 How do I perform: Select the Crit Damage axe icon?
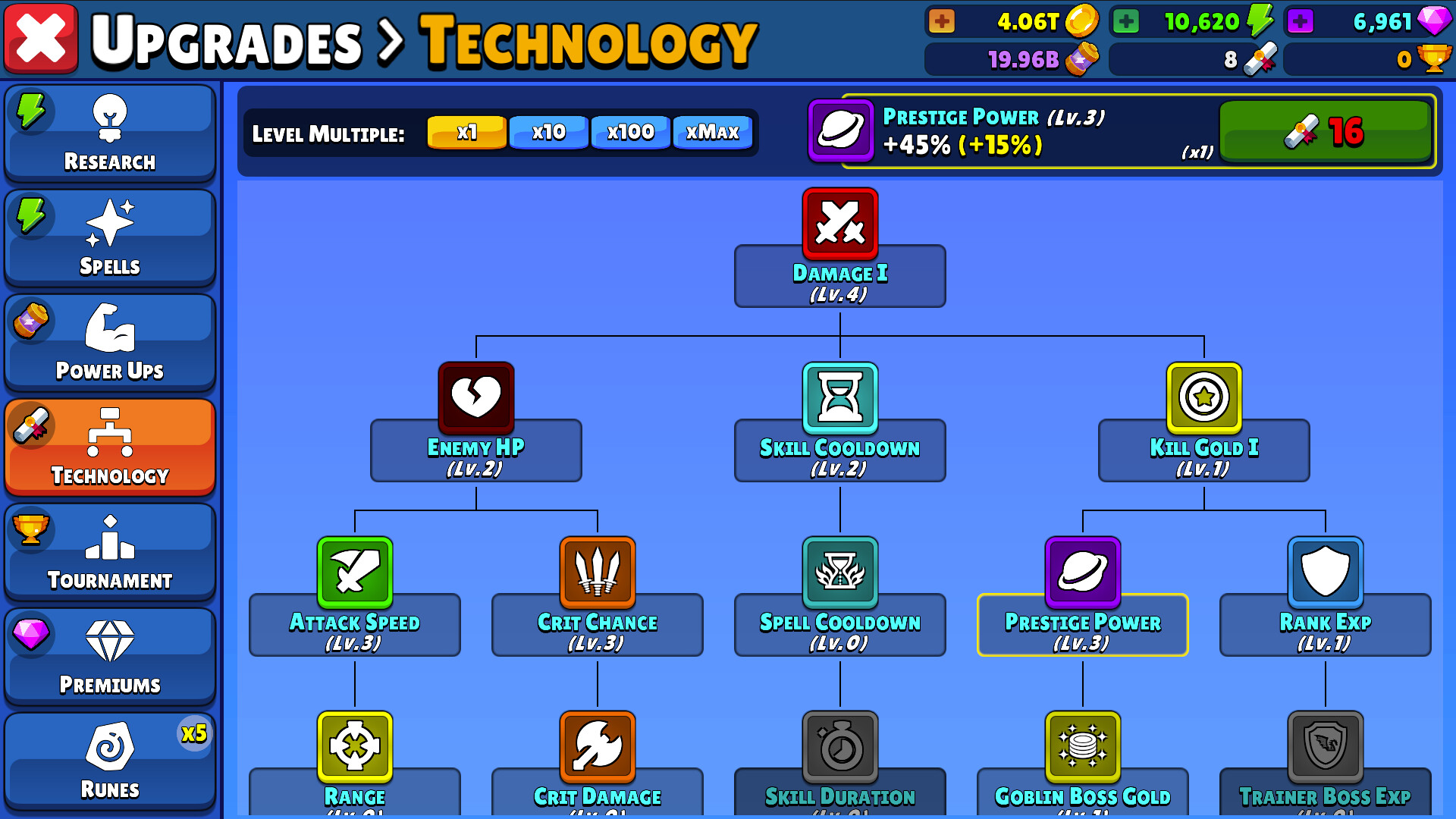597,747
